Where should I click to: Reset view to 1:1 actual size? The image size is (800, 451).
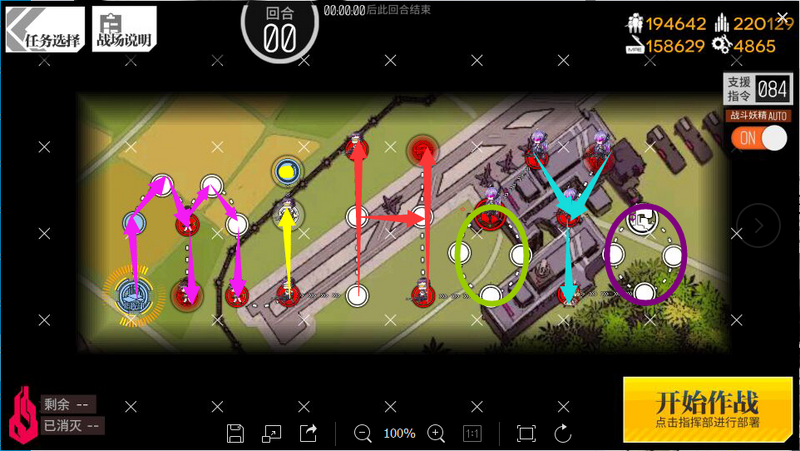click(472, 433)
